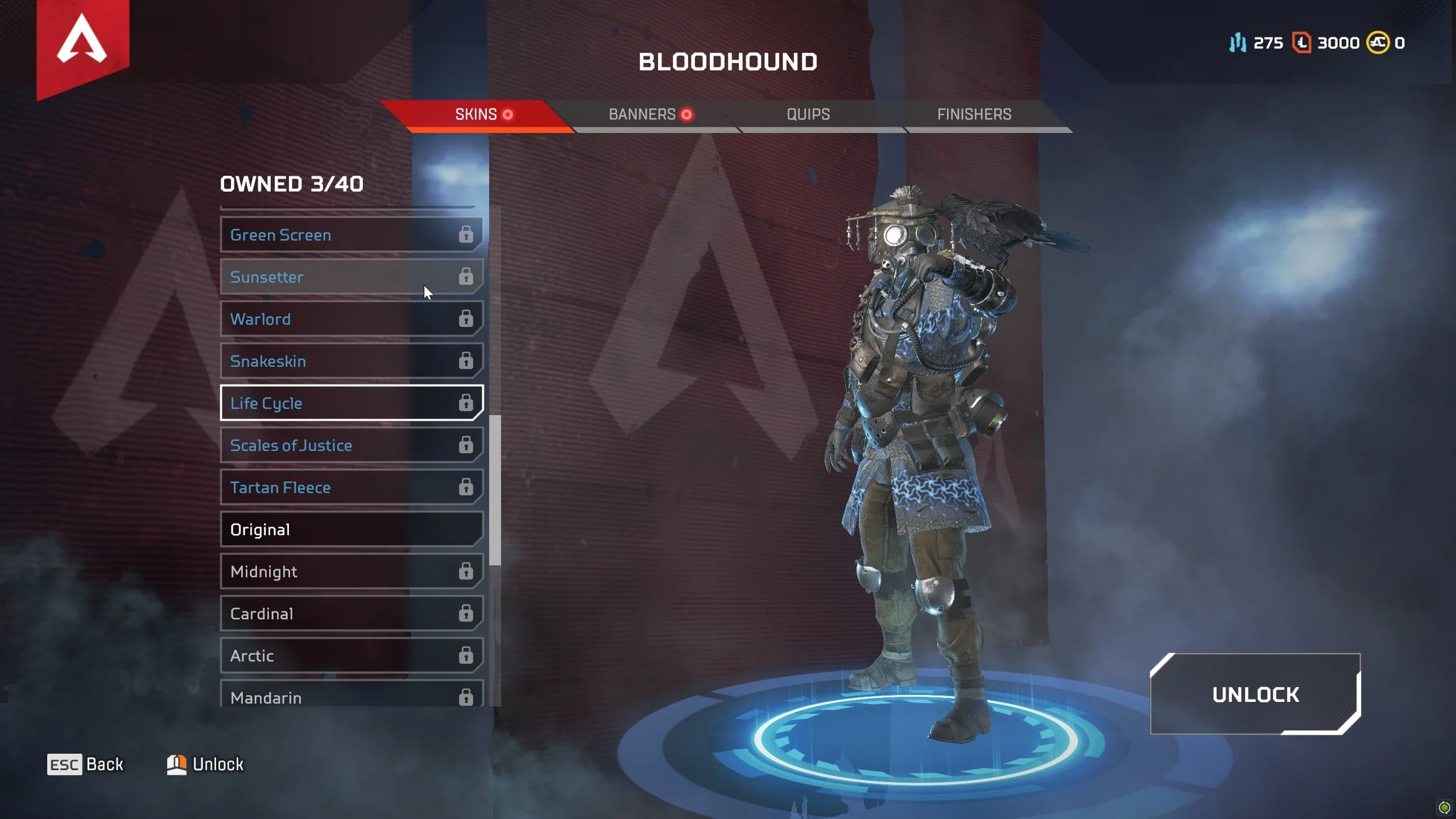1456x819 pixels.
Task: Click the lock icon on Snakeskin skin row
Action: pos(466,361)
